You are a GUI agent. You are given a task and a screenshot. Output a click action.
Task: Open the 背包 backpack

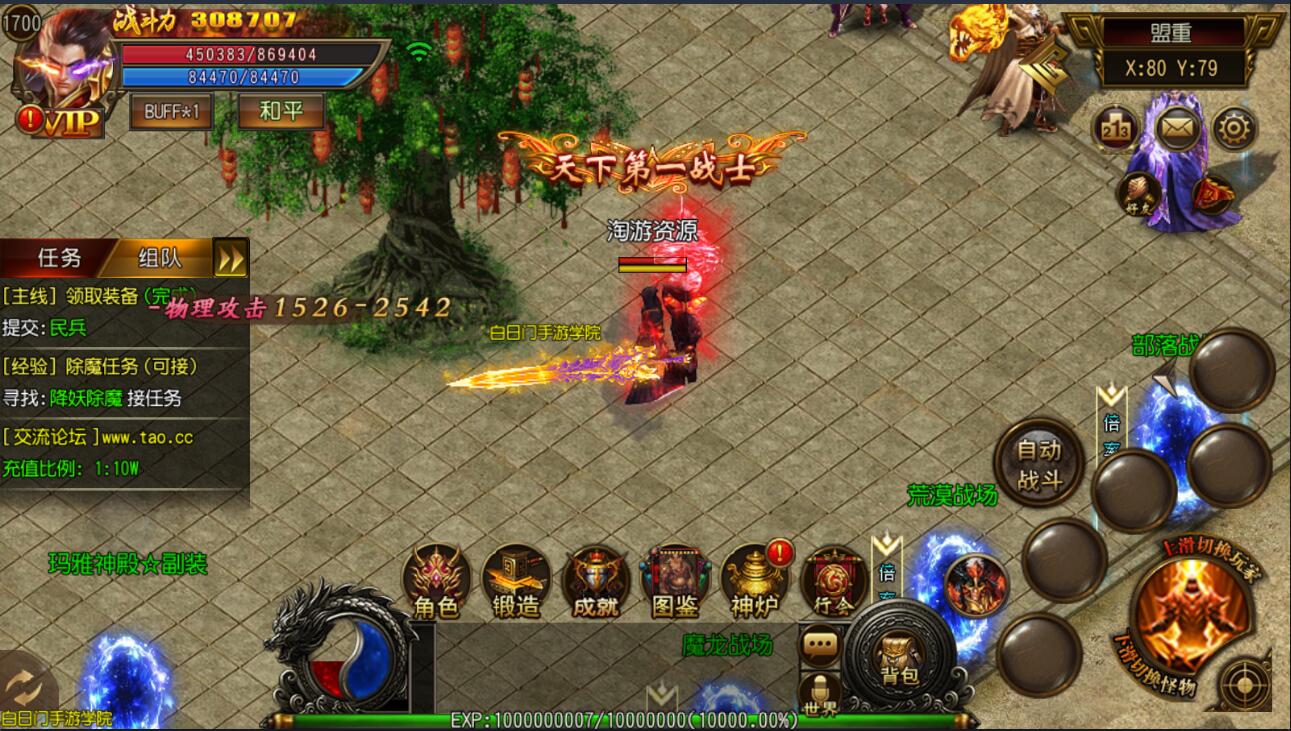899,658
